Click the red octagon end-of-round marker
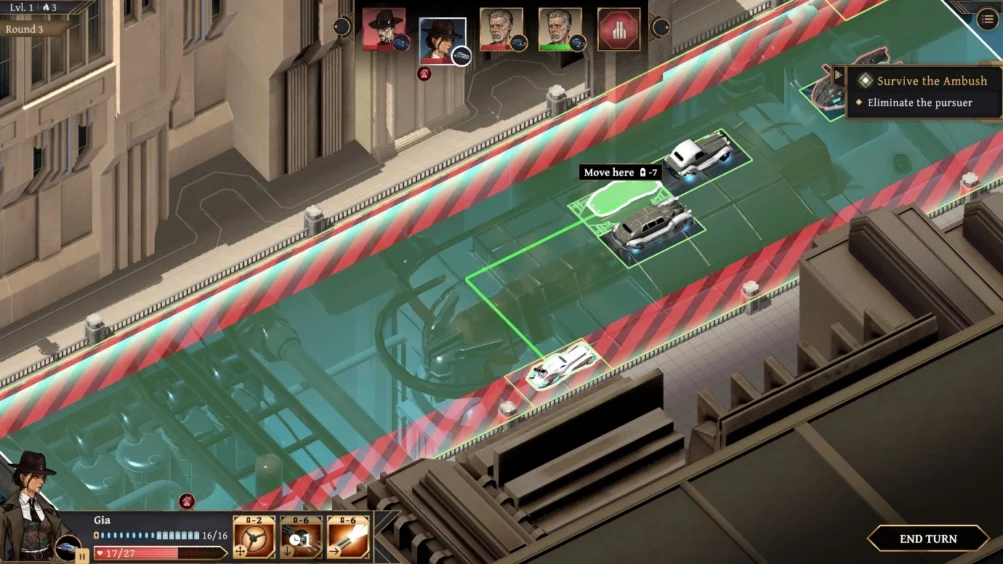Viewport: 1003px width, 564px height. (x=618, y=29)
